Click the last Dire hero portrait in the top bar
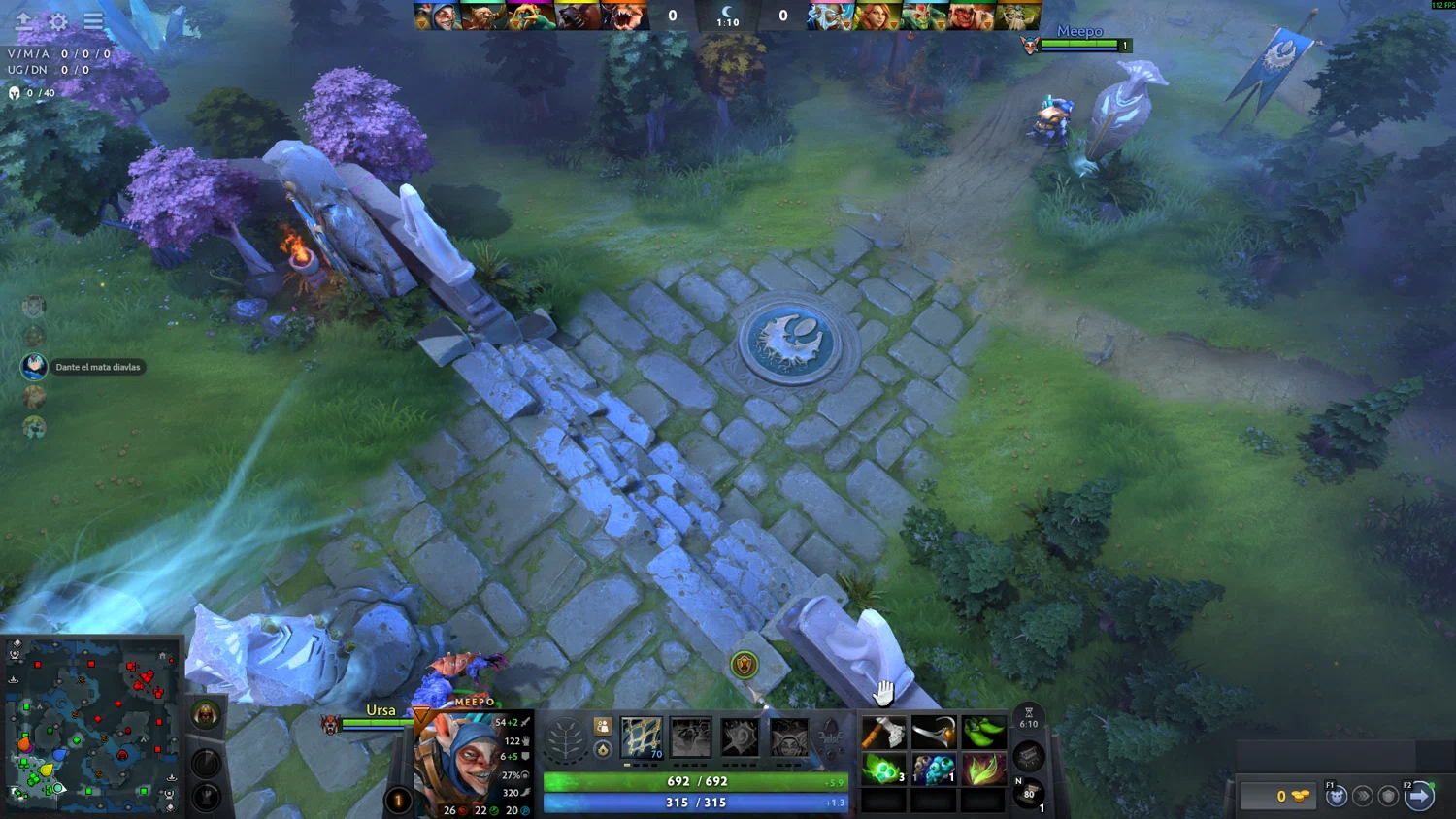The image size is (1456, 819). point(1018,16)
